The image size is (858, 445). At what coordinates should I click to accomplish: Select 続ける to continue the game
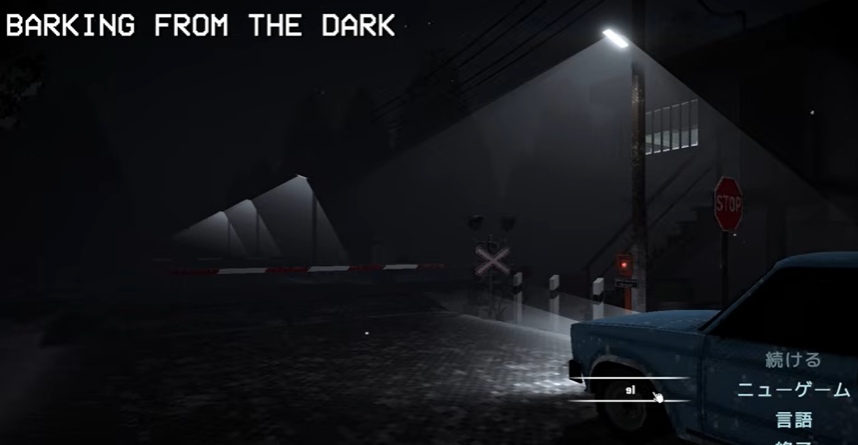point(793,360)
